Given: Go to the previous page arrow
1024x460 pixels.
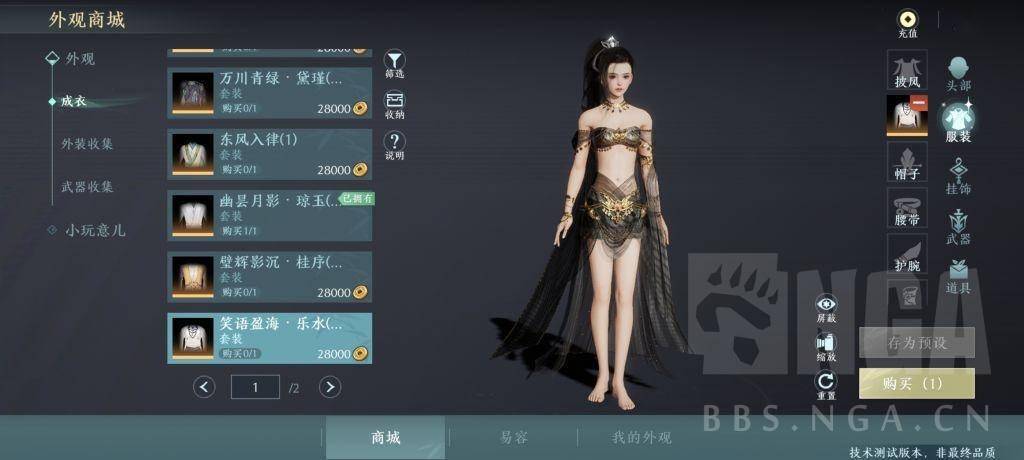Looking at the screenshot, I should click(x=205, y=387).
